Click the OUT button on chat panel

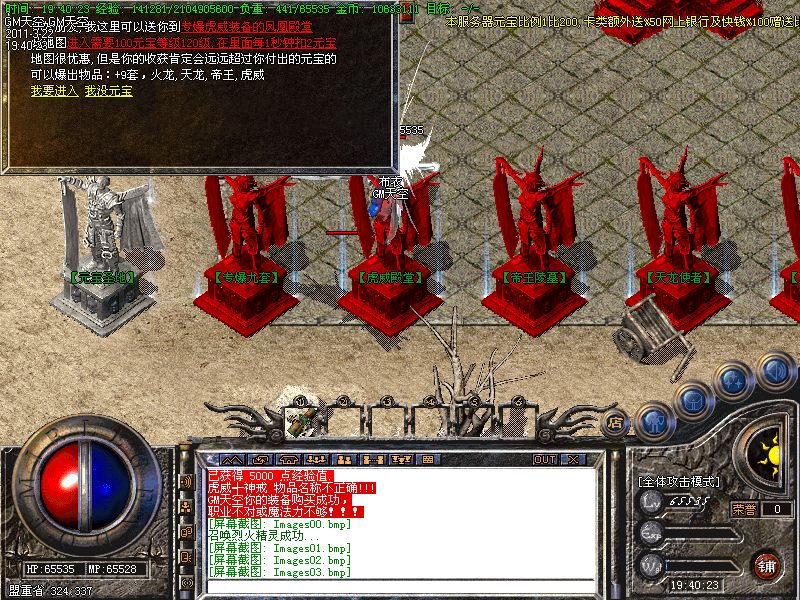click(545, 459)
